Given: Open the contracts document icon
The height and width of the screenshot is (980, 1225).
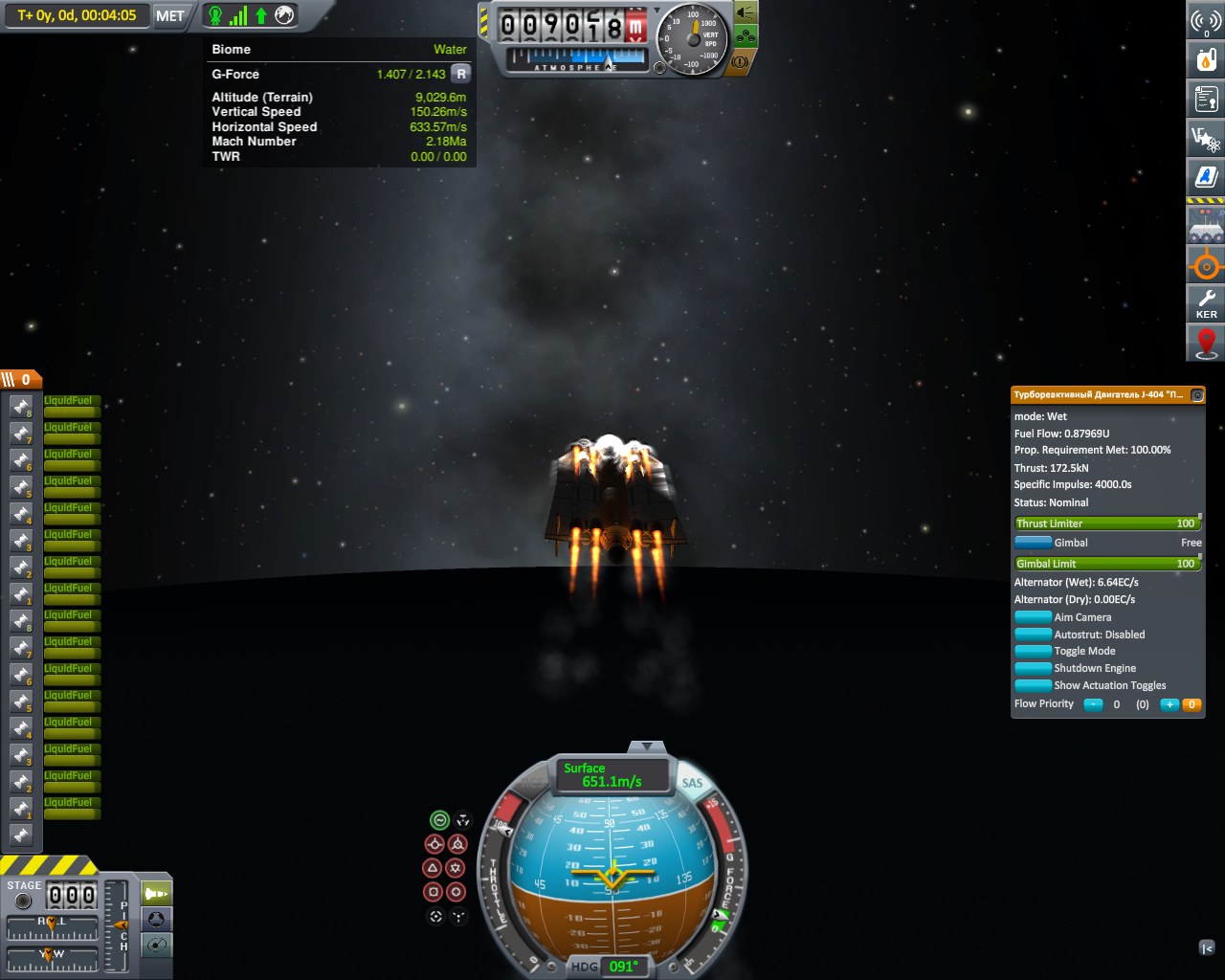Looking at the screenshot, I should (x=1206, y=98).
